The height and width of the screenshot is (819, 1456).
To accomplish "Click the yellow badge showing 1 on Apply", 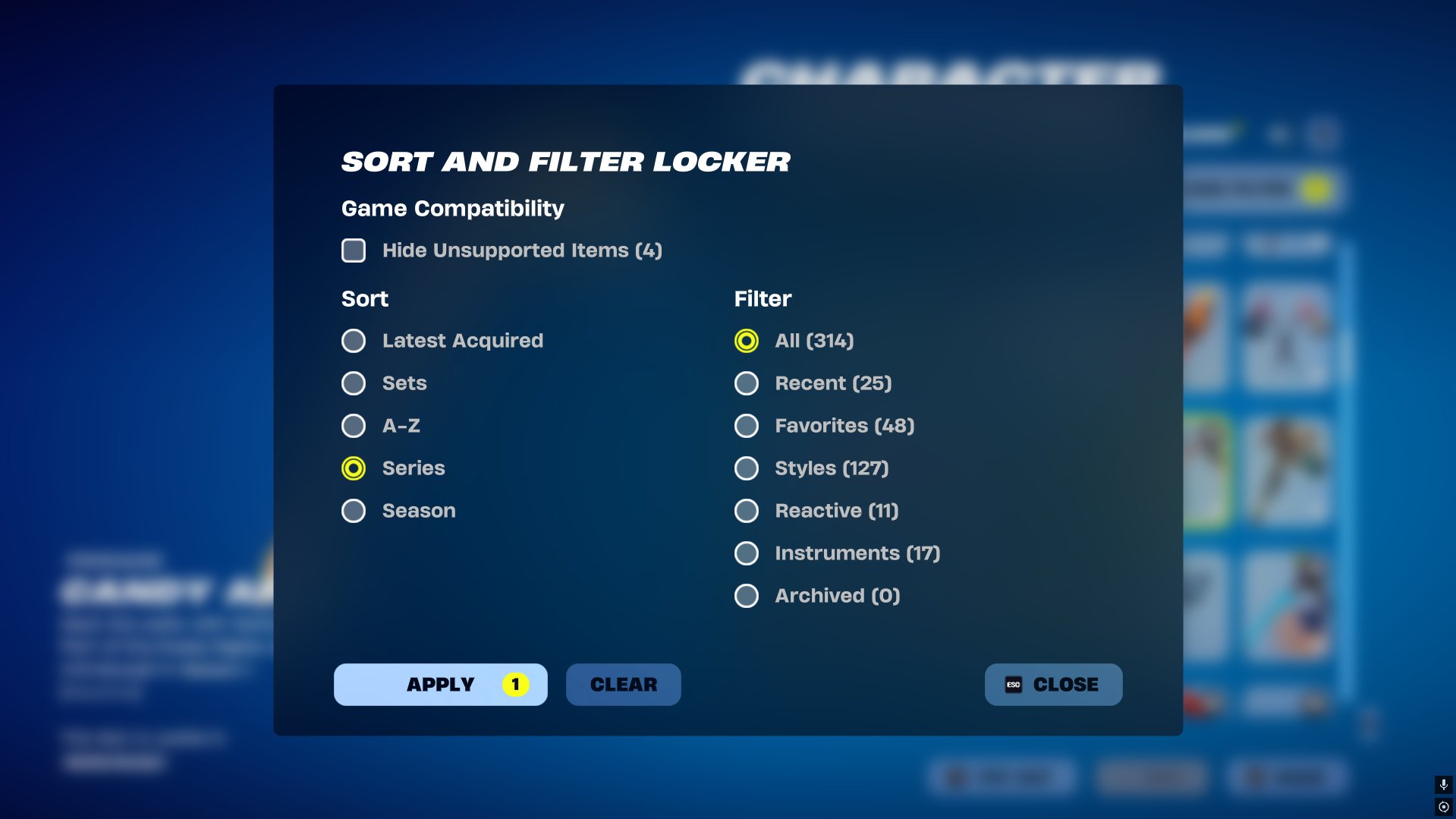I will [515, 684].
